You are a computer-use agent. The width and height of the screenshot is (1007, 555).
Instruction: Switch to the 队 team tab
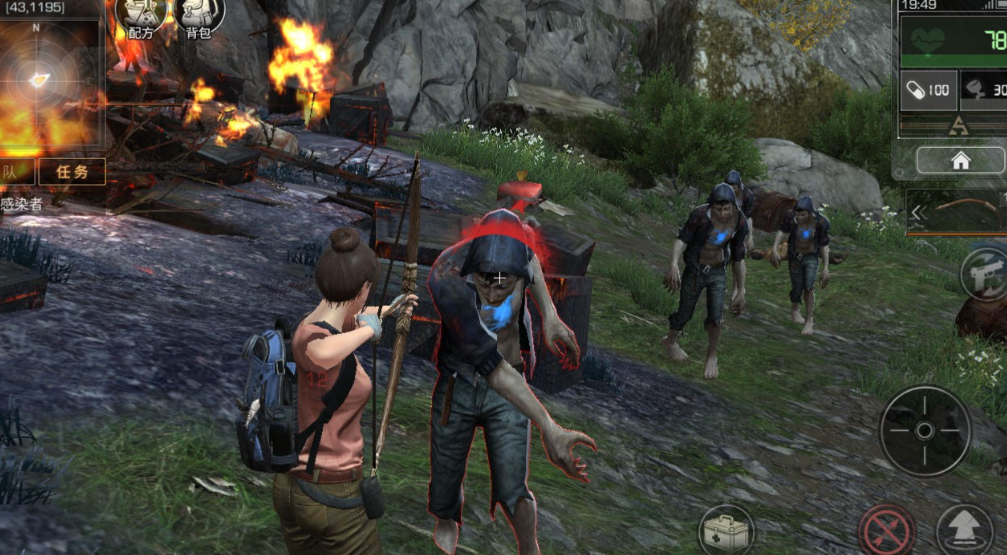[16, 171]
